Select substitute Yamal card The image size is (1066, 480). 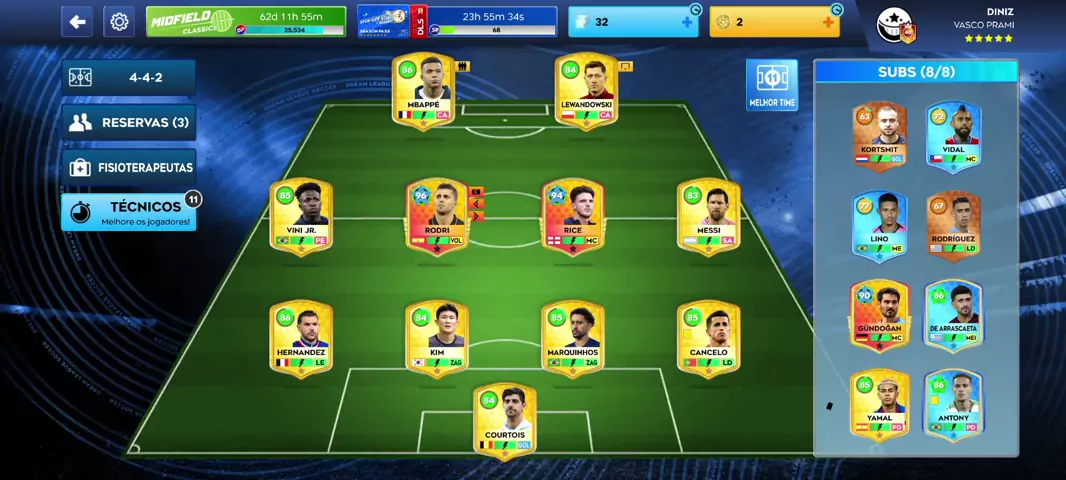(879, 404)
